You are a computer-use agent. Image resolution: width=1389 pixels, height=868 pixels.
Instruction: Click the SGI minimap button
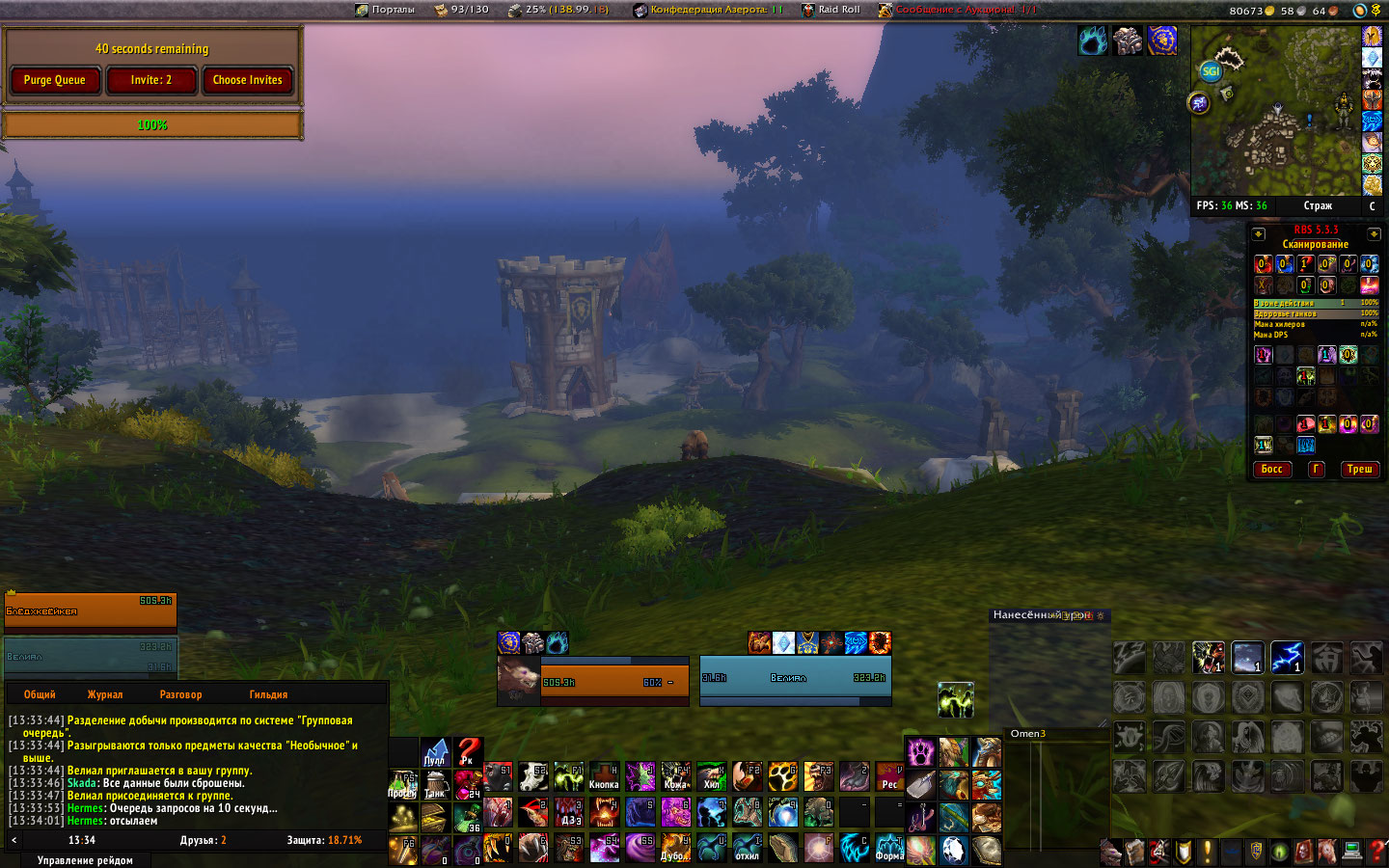[x=1211, y=70]
